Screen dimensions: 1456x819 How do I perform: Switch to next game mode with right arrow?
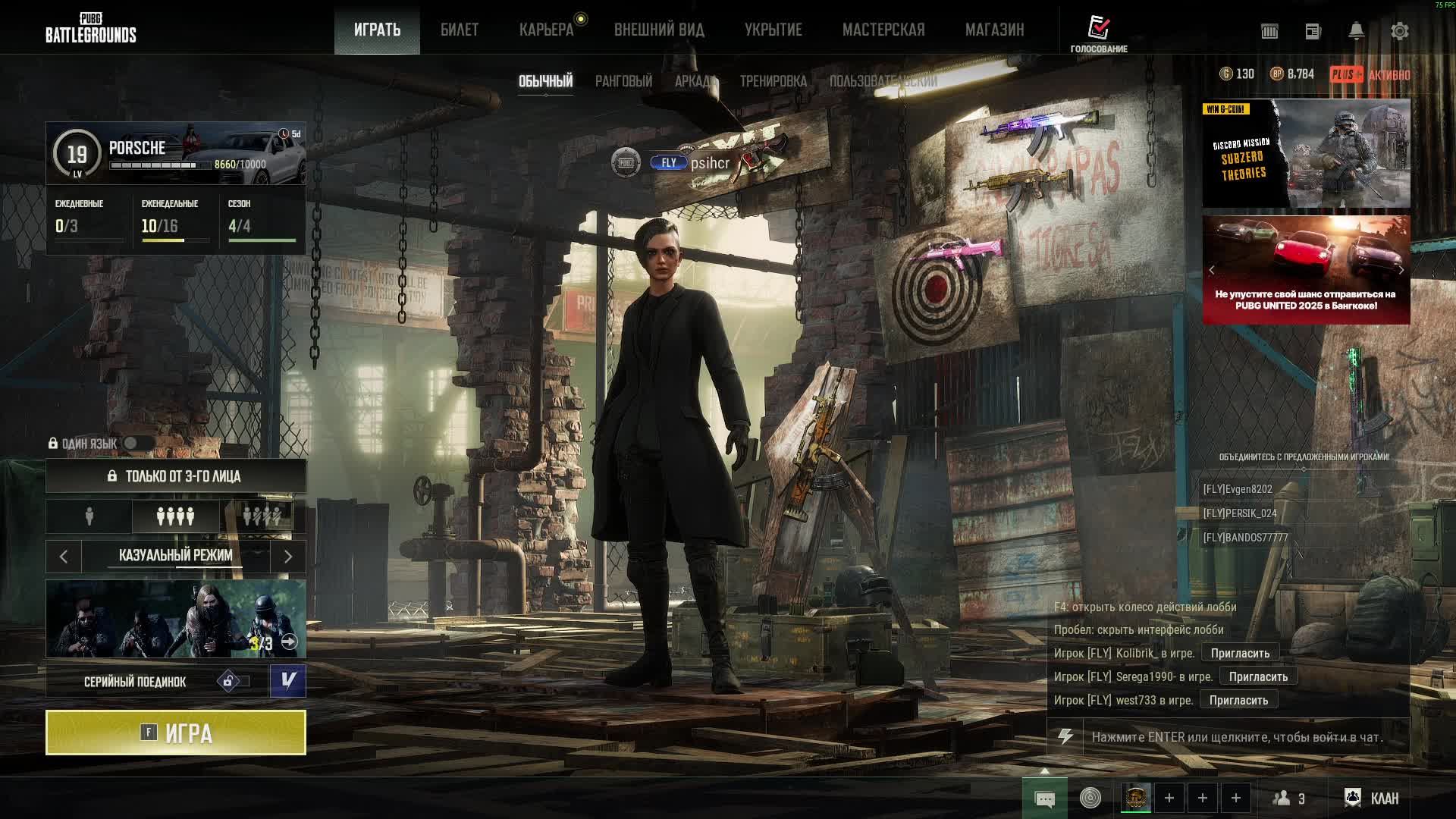click(288, 556)
